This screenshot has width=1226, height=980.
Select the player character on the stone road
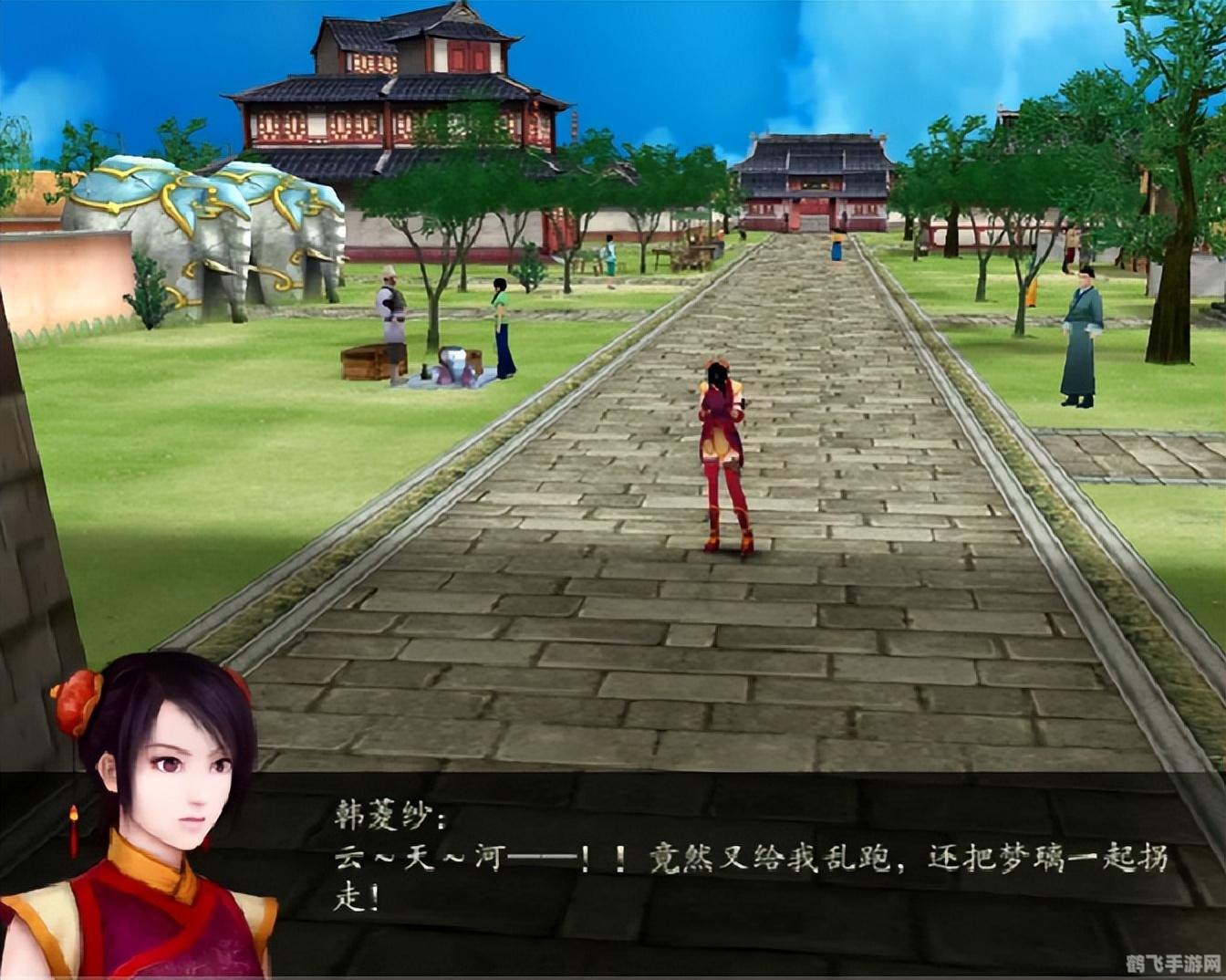pos(725,447)
